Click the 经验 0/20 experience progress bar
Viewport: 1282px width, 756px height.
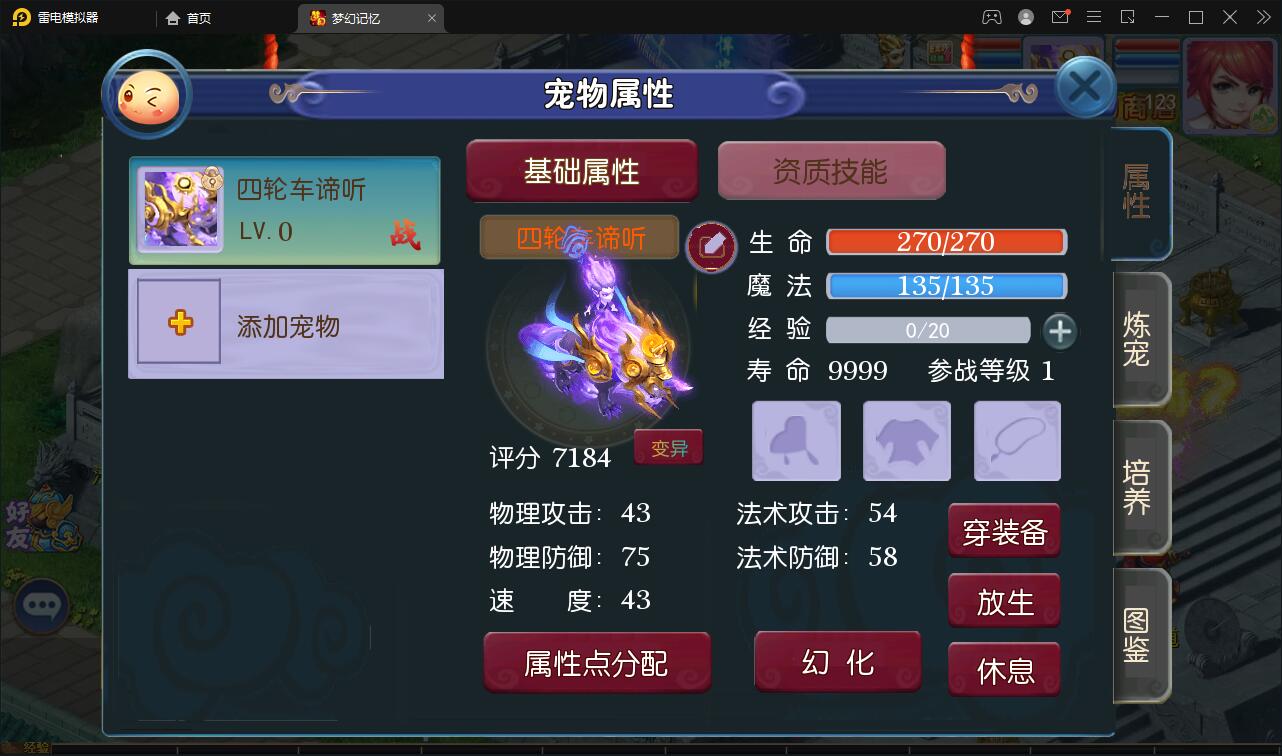point(928,330)
